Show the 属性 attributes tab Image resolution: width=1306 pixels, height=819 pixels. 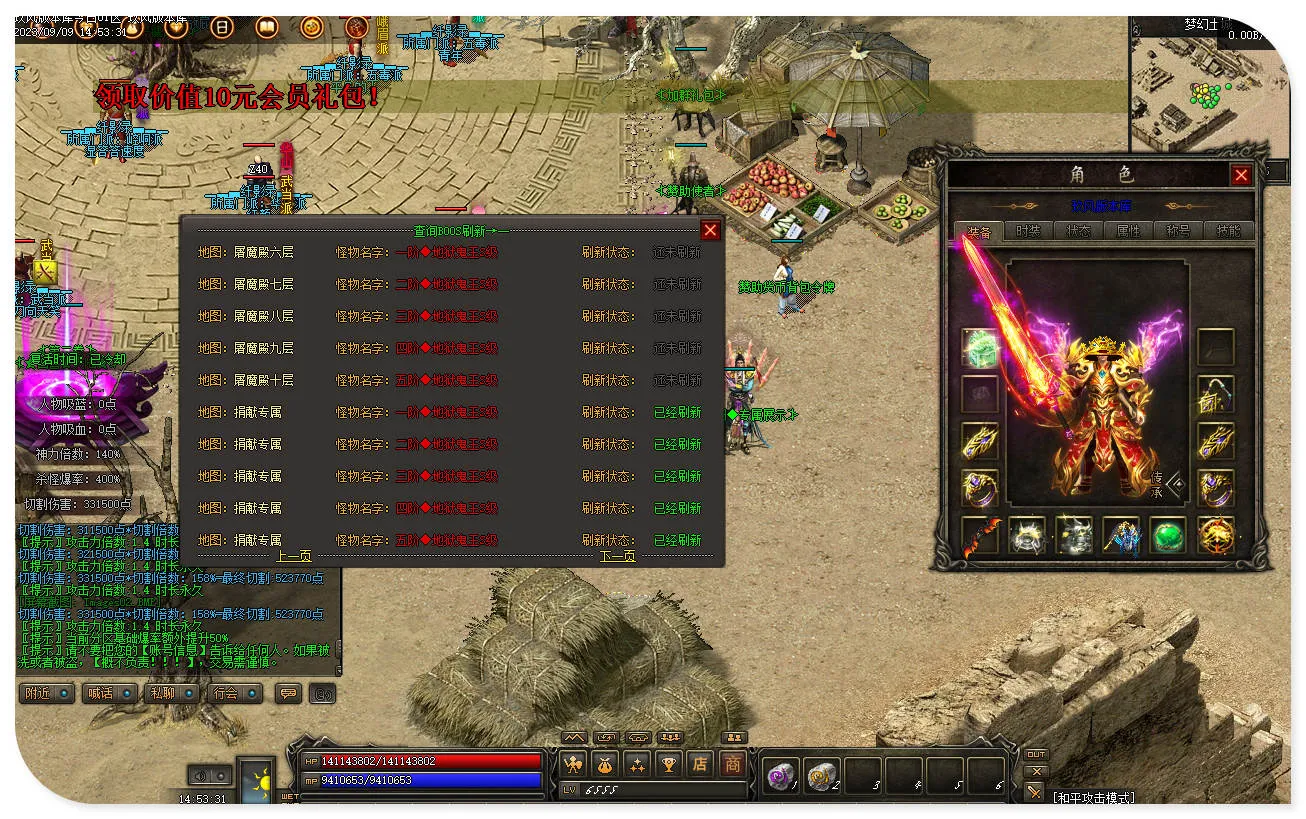(x=1128, y=231)
